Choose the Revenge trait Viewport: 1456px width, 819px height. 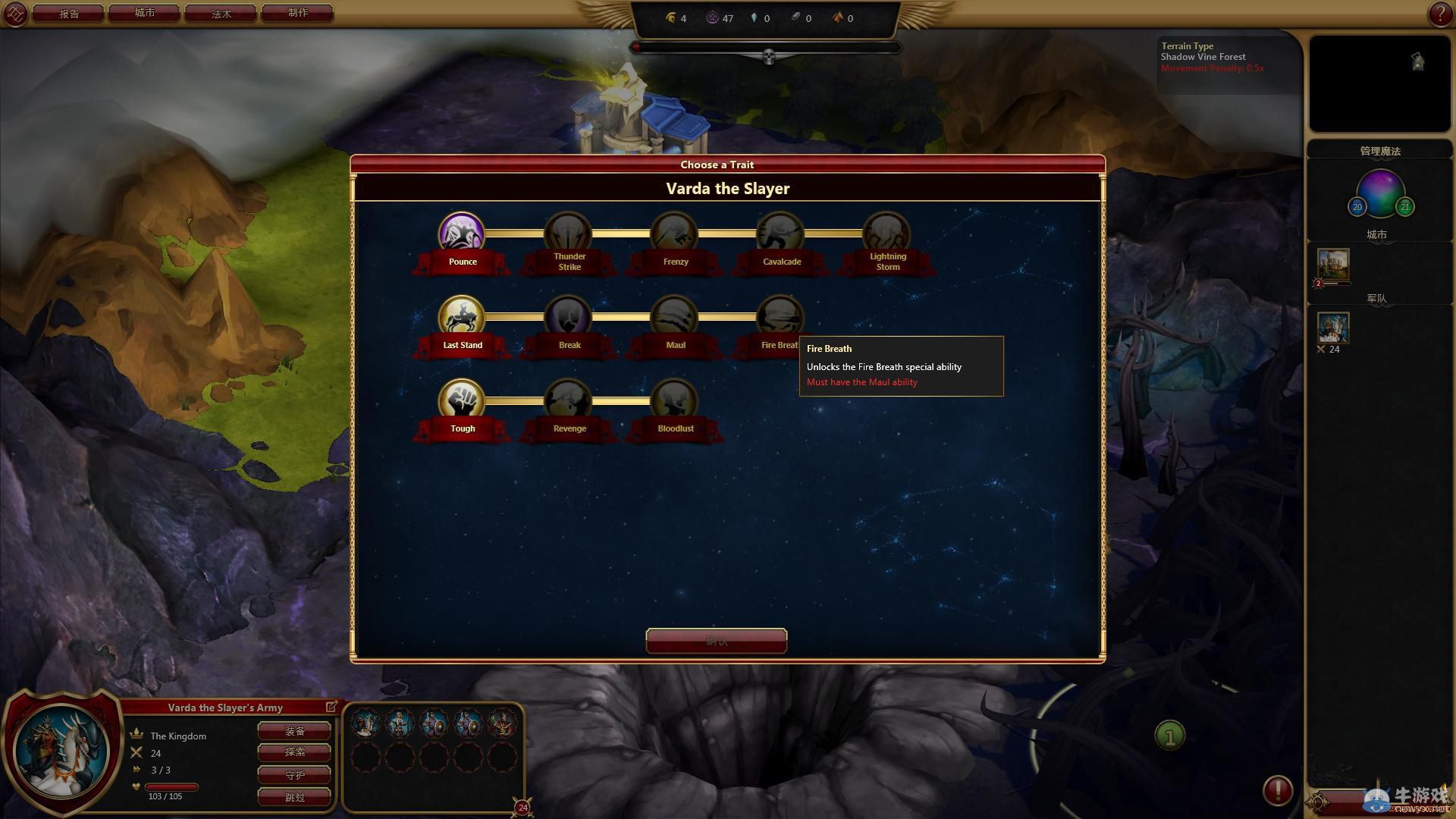[567, 400]
